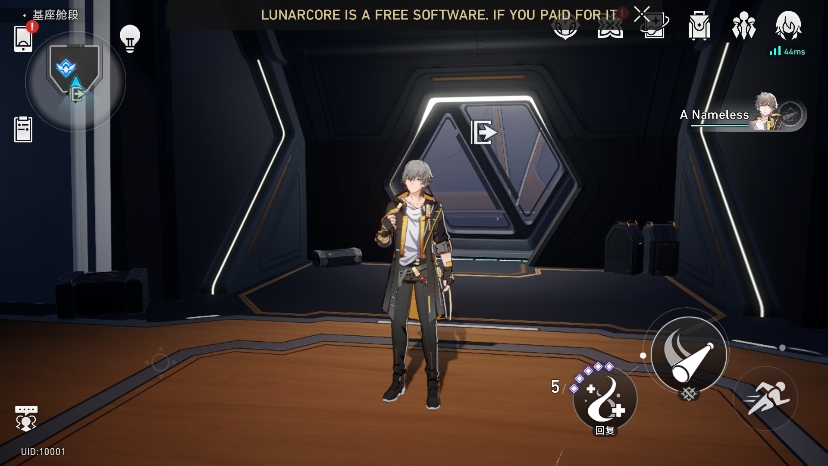The image size is (828, 466).
Task: Open the minimap
Action: click(75, 80)
